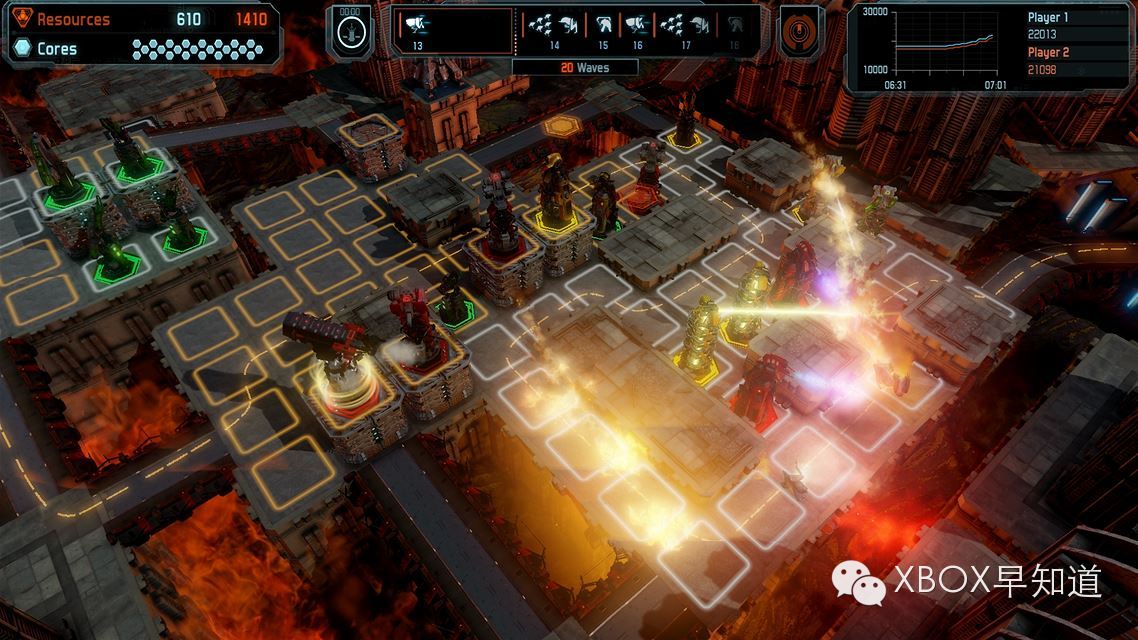1138x640 pixels.
Task: View the wave 17 enemy group
Action: point(685,28)
